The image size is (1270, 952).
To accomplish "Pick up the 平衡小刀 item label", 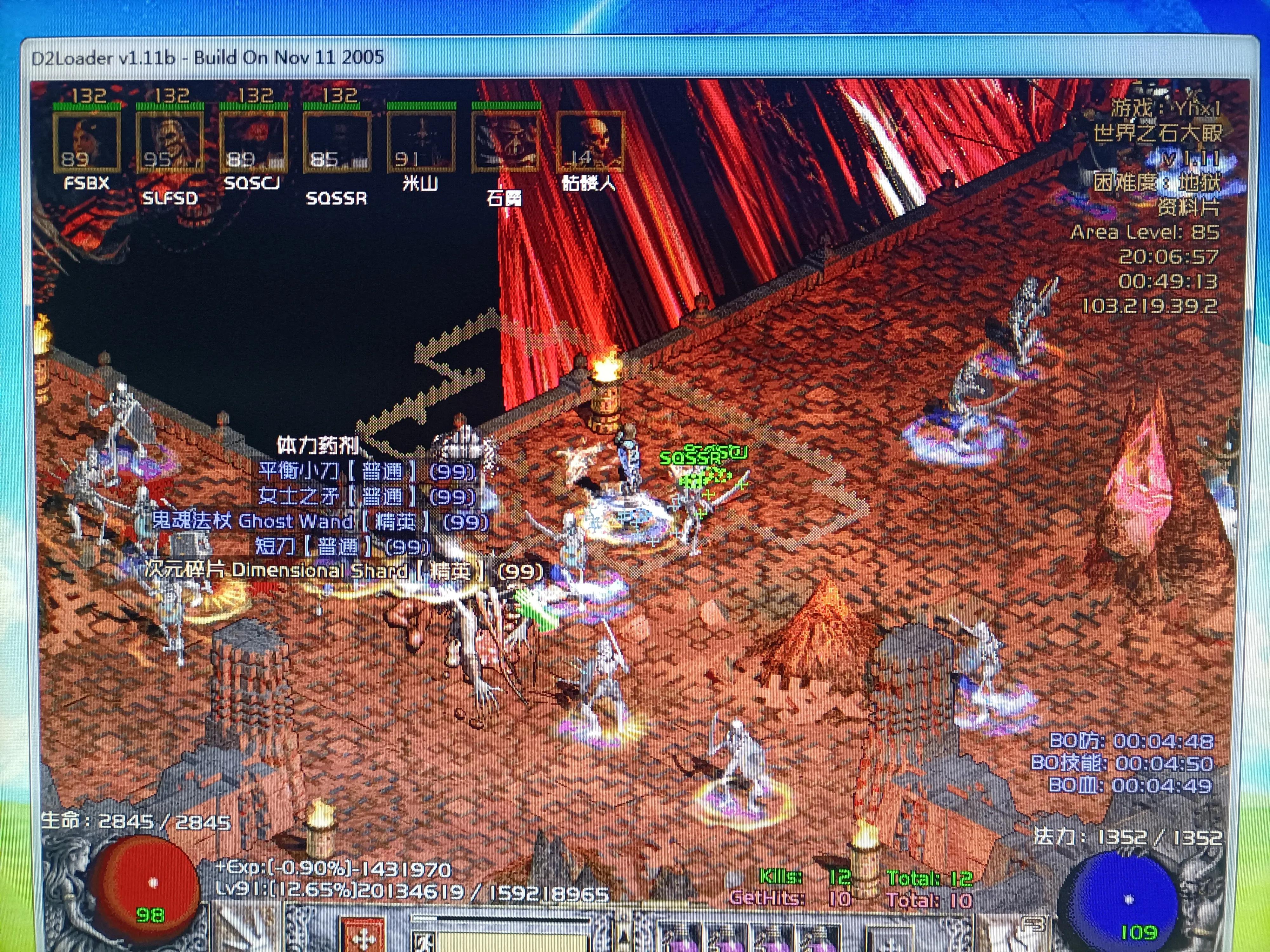I will (367, 471).
